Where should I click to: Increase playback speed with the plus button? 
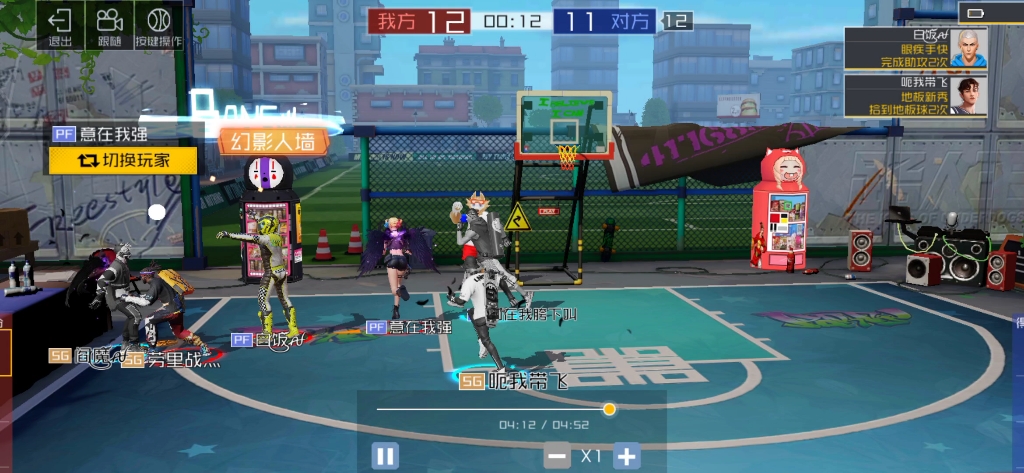click(626, 457)
